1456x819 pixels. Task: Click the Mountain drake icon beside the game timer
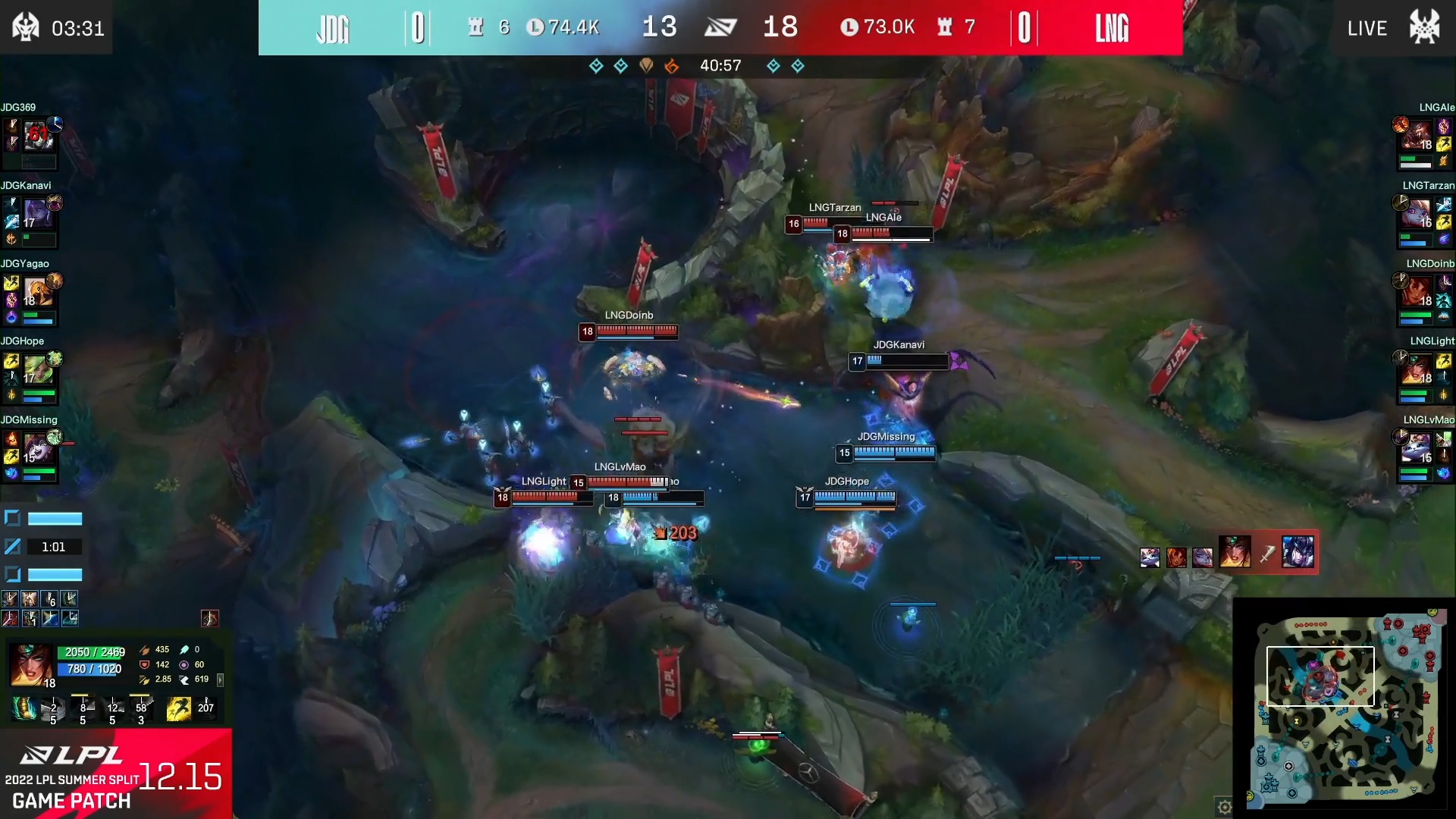pyautogui.click(x=647, y=66)
